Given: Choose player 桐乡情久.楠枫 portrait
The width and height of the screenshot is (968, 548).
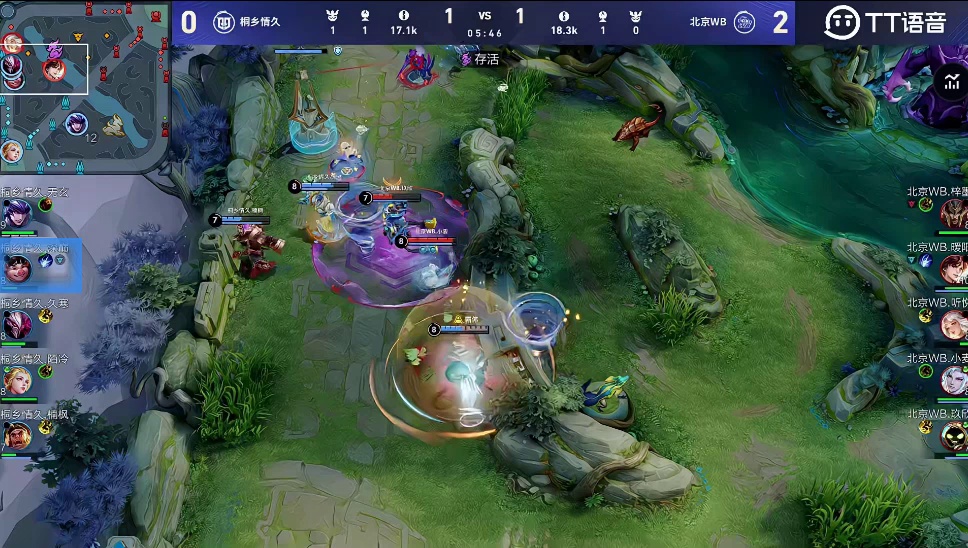Looking at the screenshot, I should (x=17, y=435).
